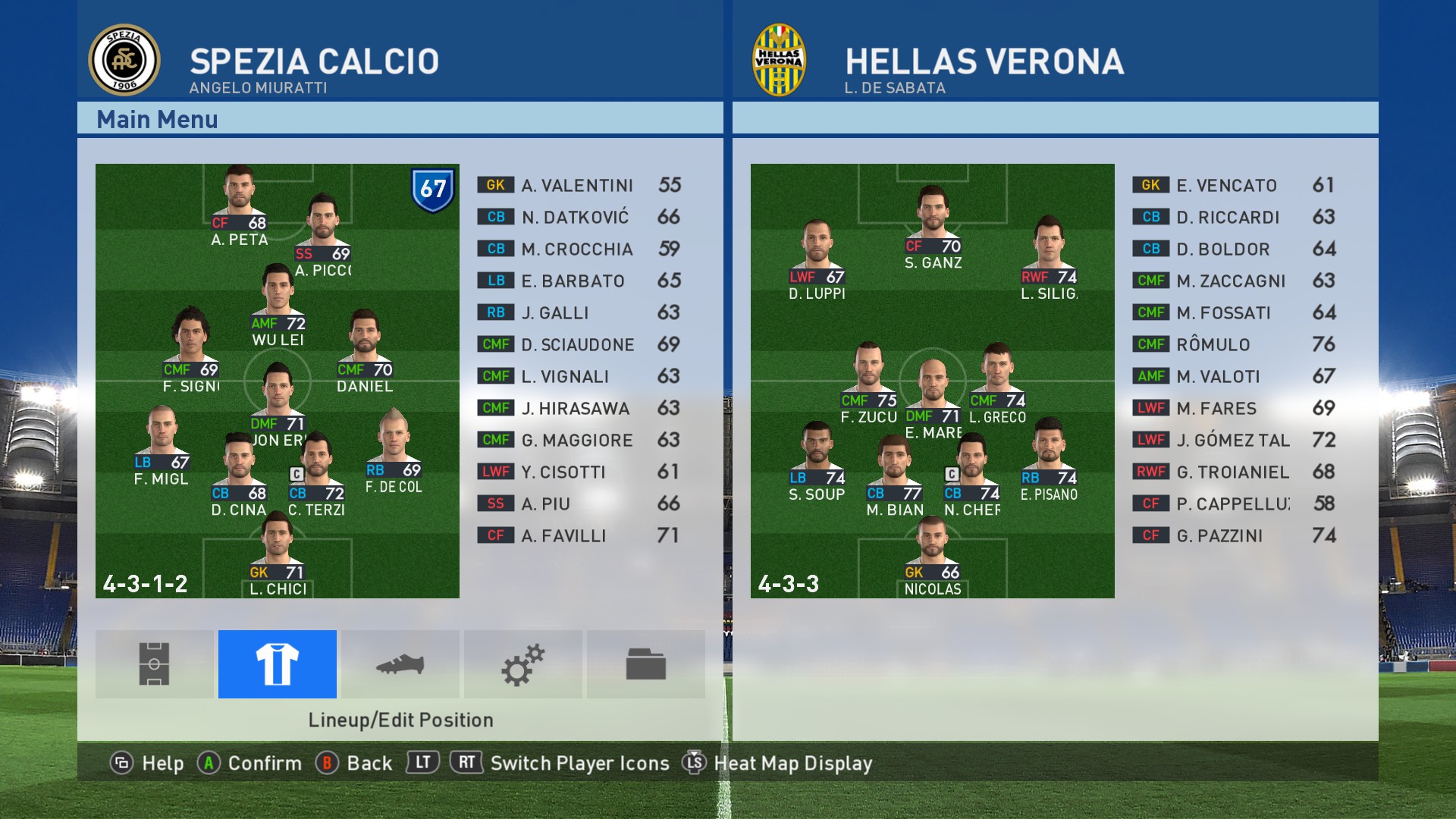The width and height of the screenshot is (1456, 819).
Task: Select striker A. Peta on Spezia pitch
Action: click(239, 199)
